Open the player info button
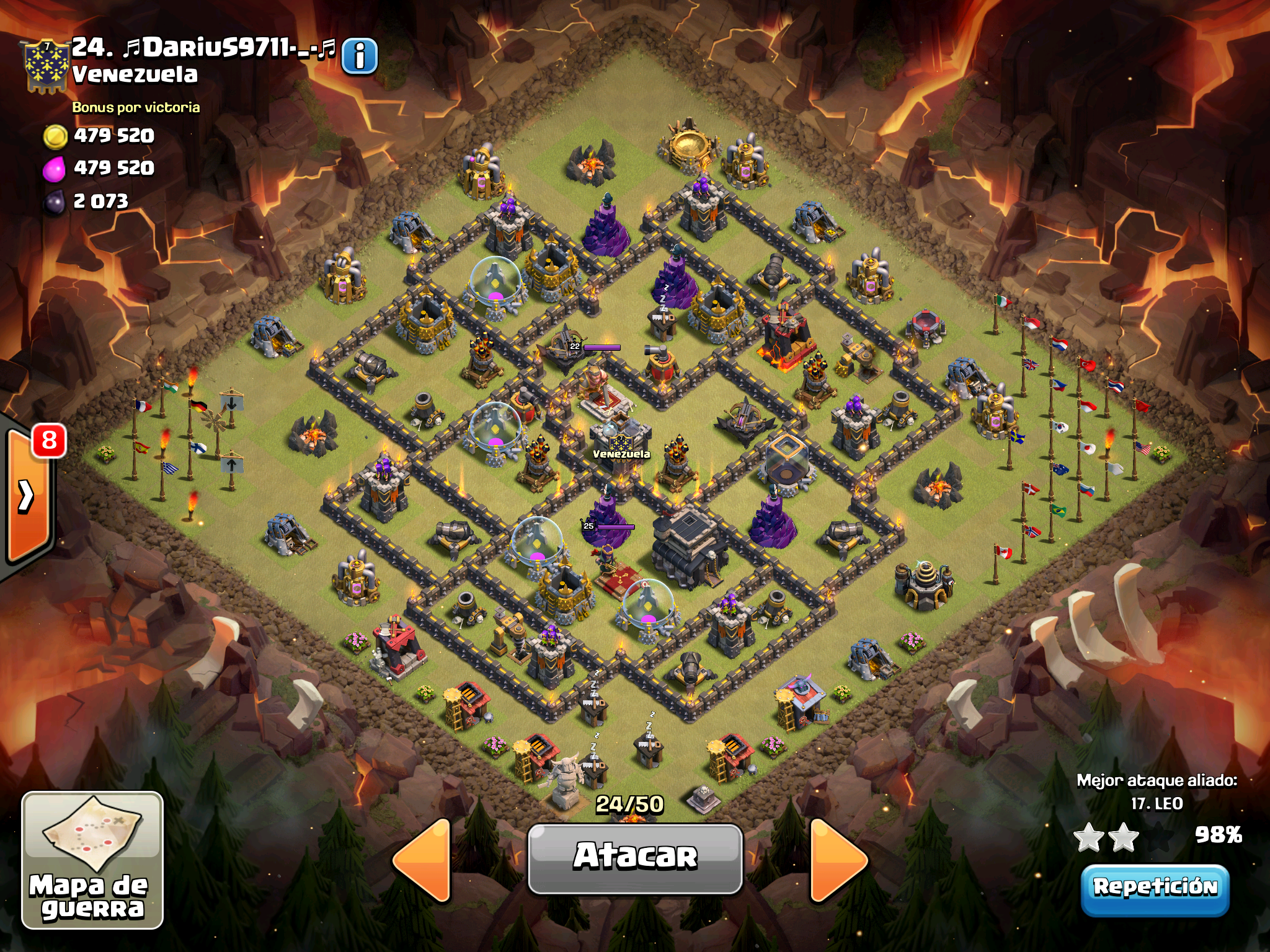This screenshot has width=1270, height=952. point(359,57)
